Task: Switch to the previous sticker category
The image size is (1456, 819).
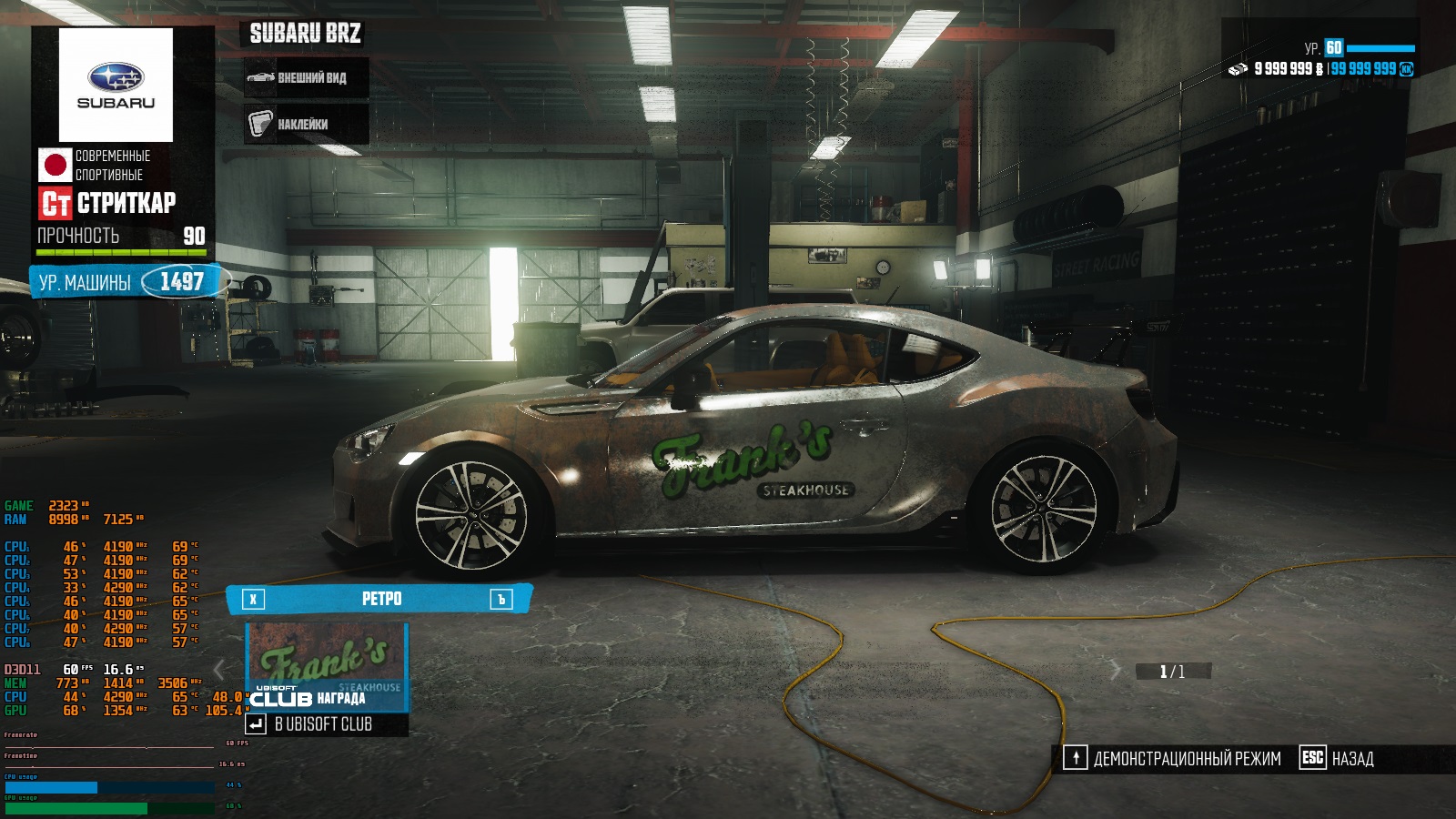Action: [253, 599]
